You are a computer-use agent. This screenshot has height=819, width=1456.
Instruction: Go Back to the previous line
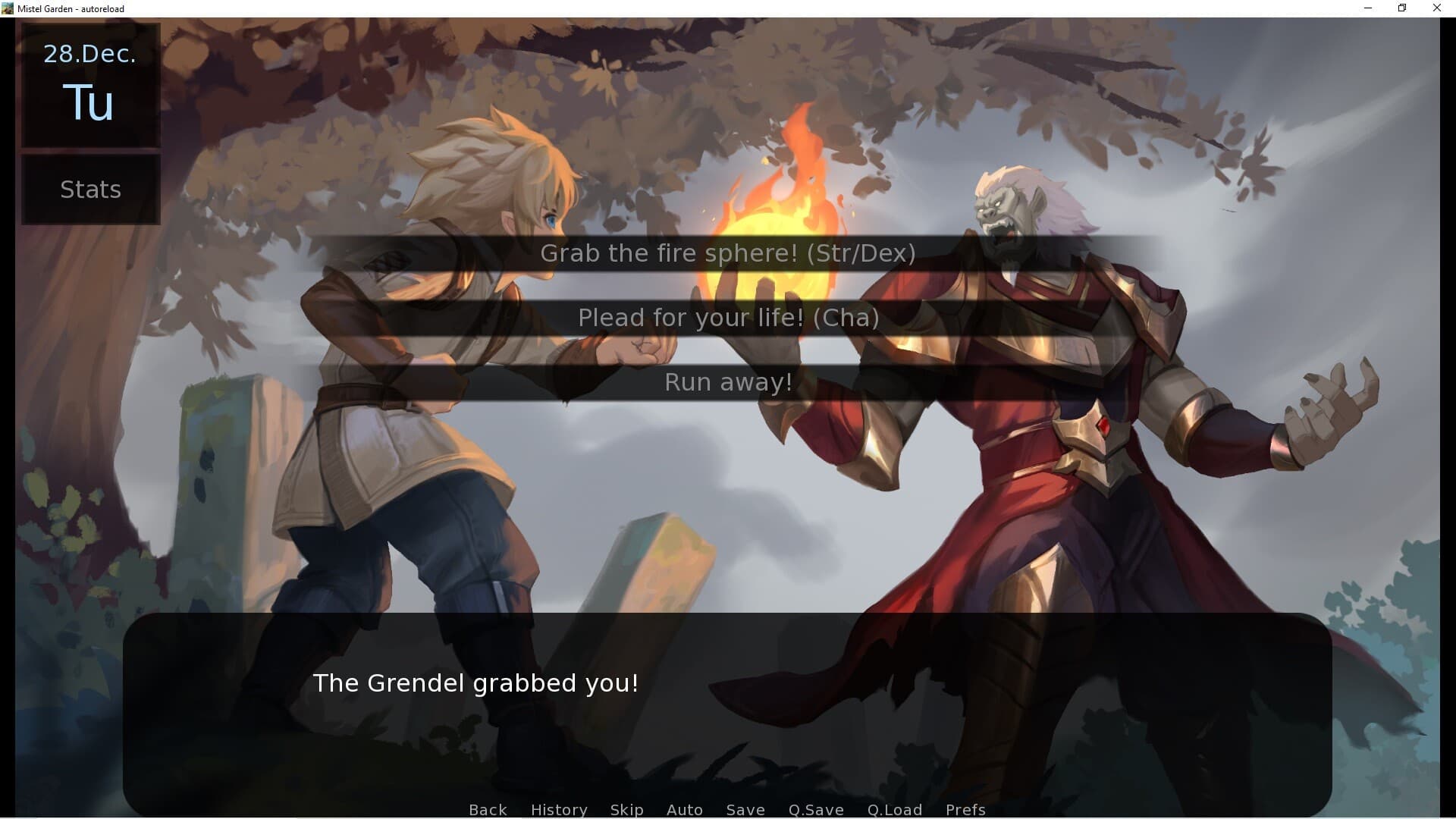click(487, 810)
